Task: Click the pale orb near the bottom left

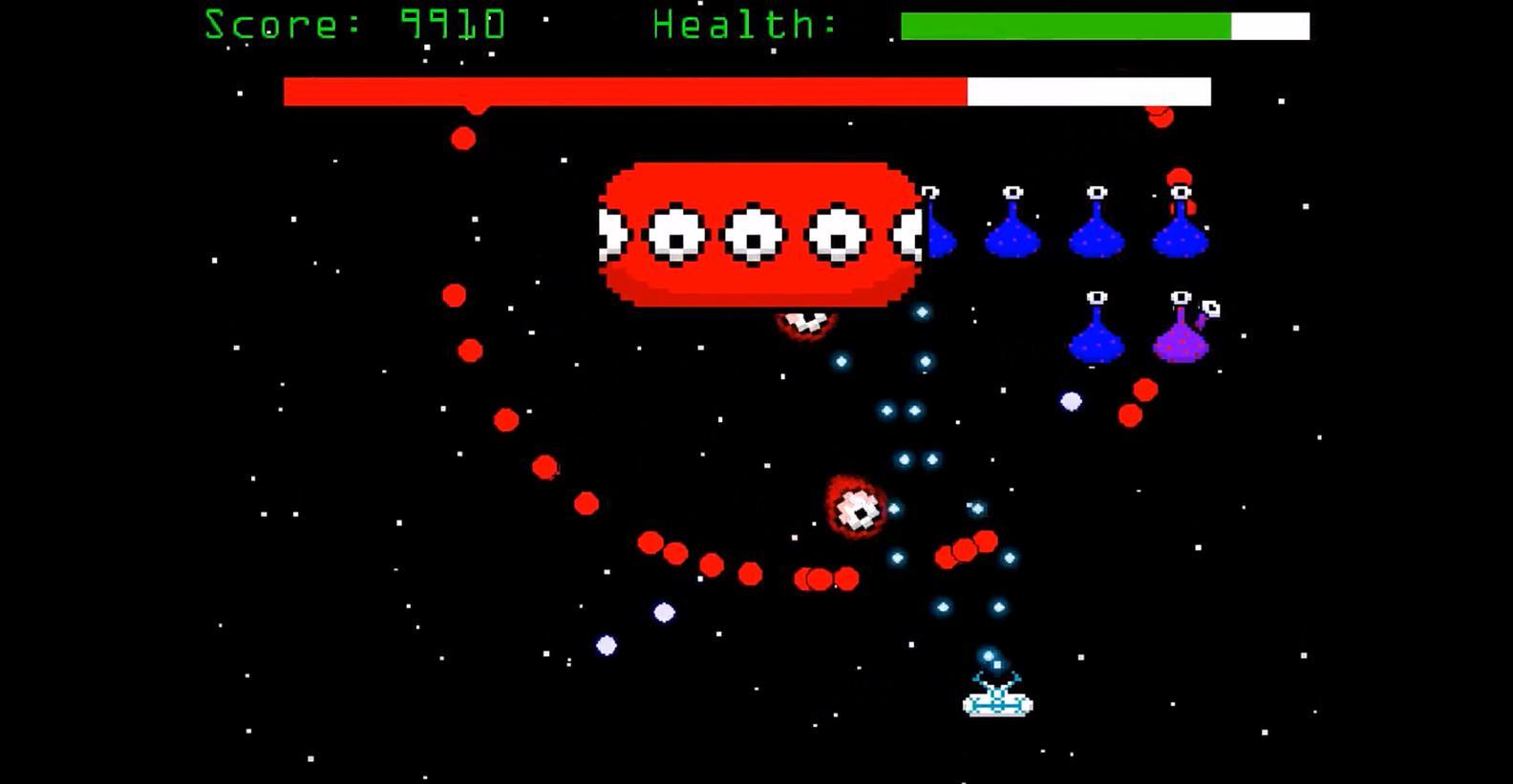Action: coord(607,645)
